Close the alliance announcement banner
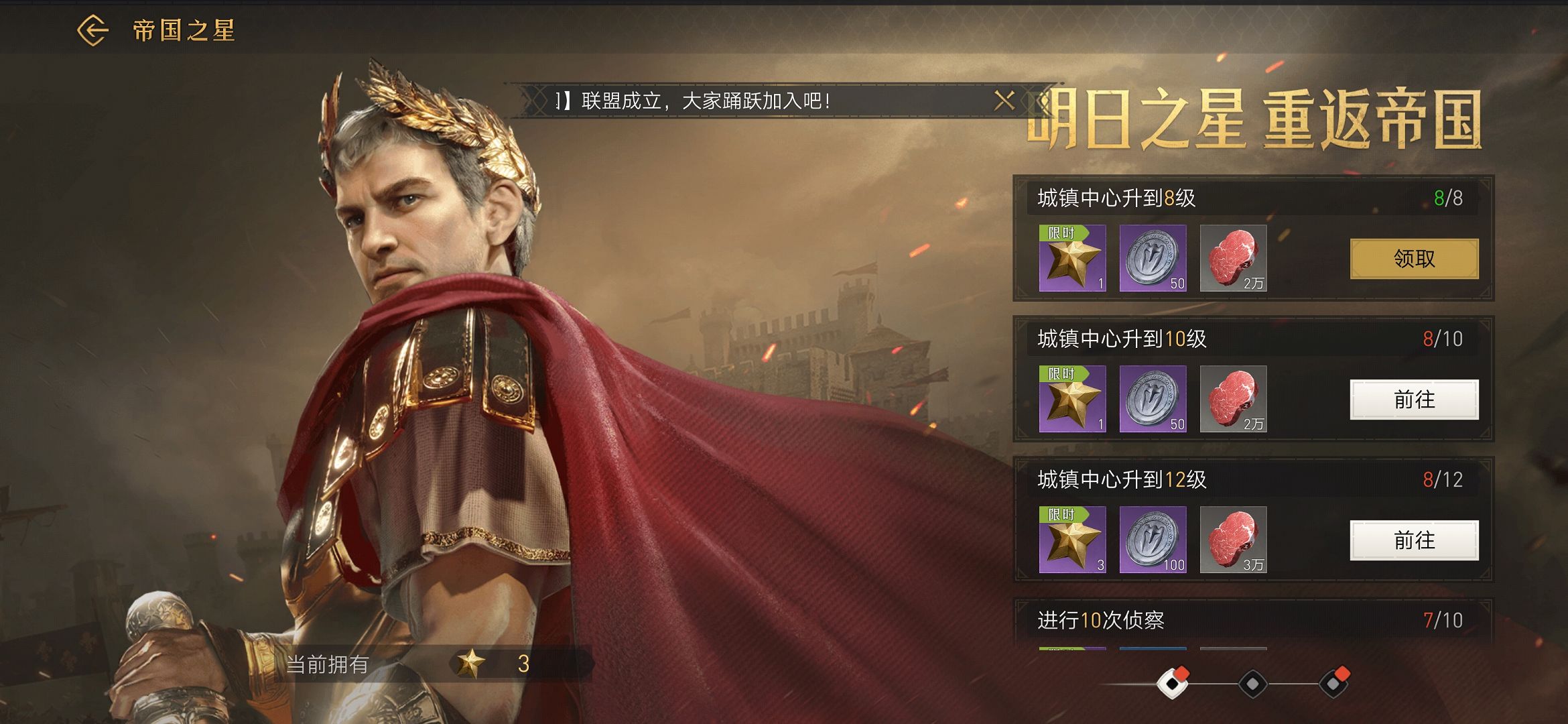The image size is (1568, 724). (1004, 101)
